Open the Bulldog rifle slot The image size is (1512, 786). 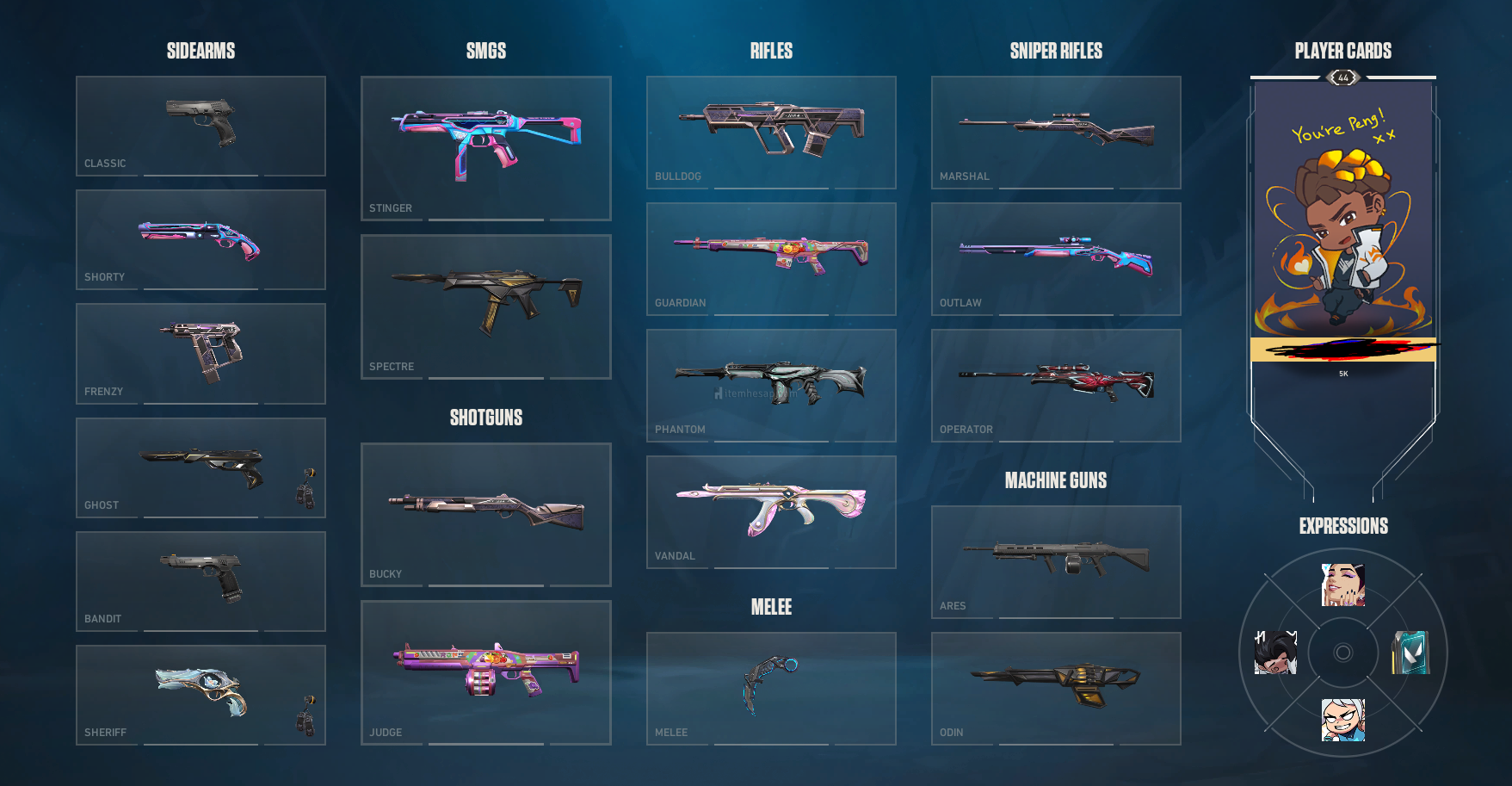point(771,132)
